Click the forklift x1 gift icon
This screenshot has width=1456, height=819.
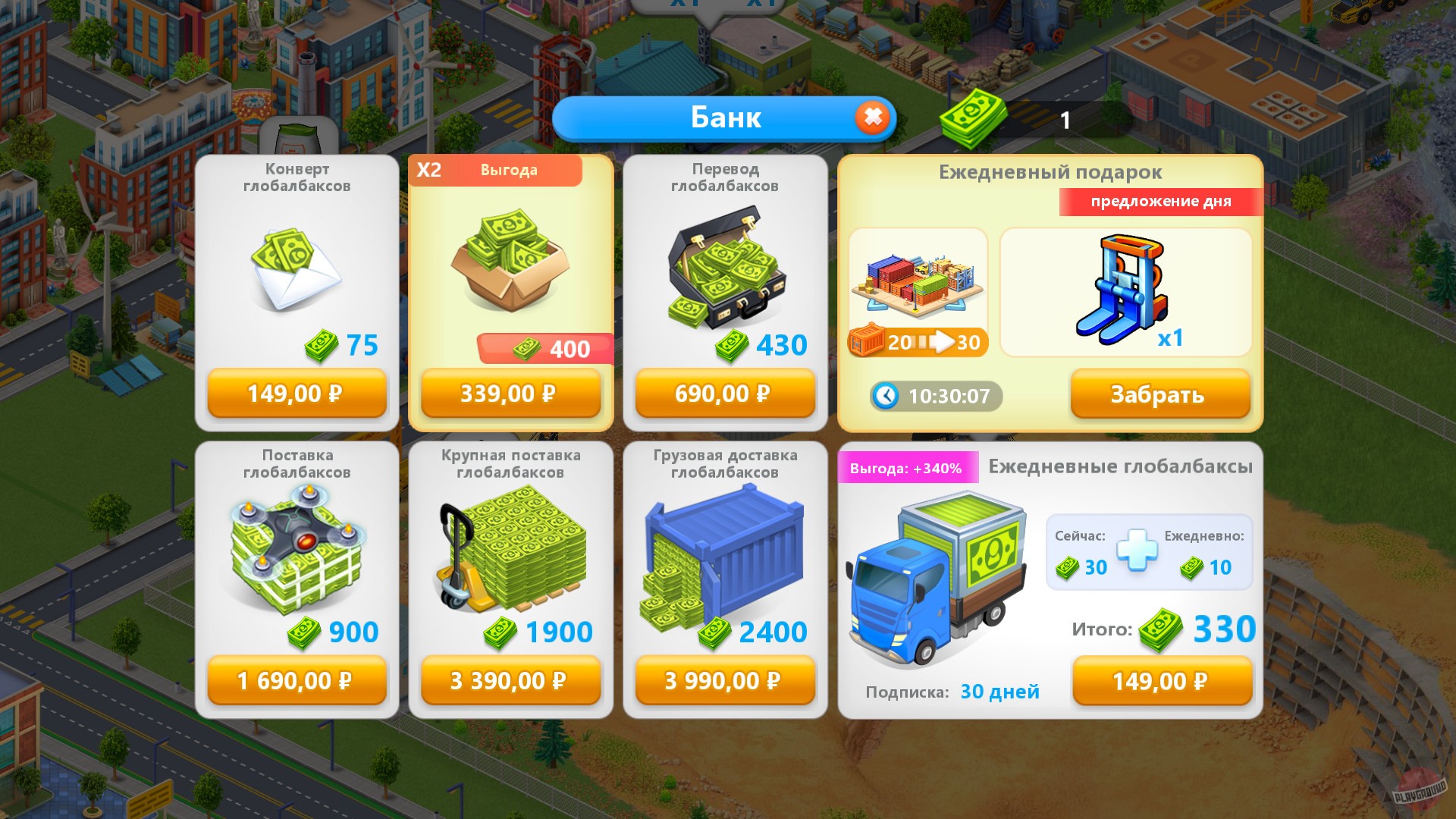pos(1130,288)
